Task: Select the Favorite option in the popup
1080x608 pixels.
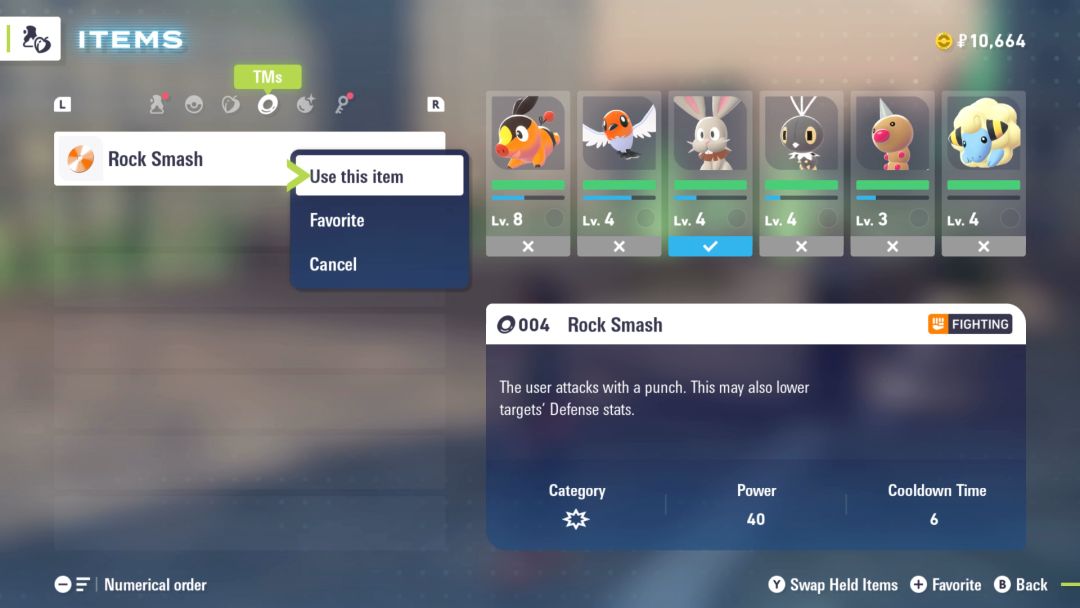Action: [337, 220]
